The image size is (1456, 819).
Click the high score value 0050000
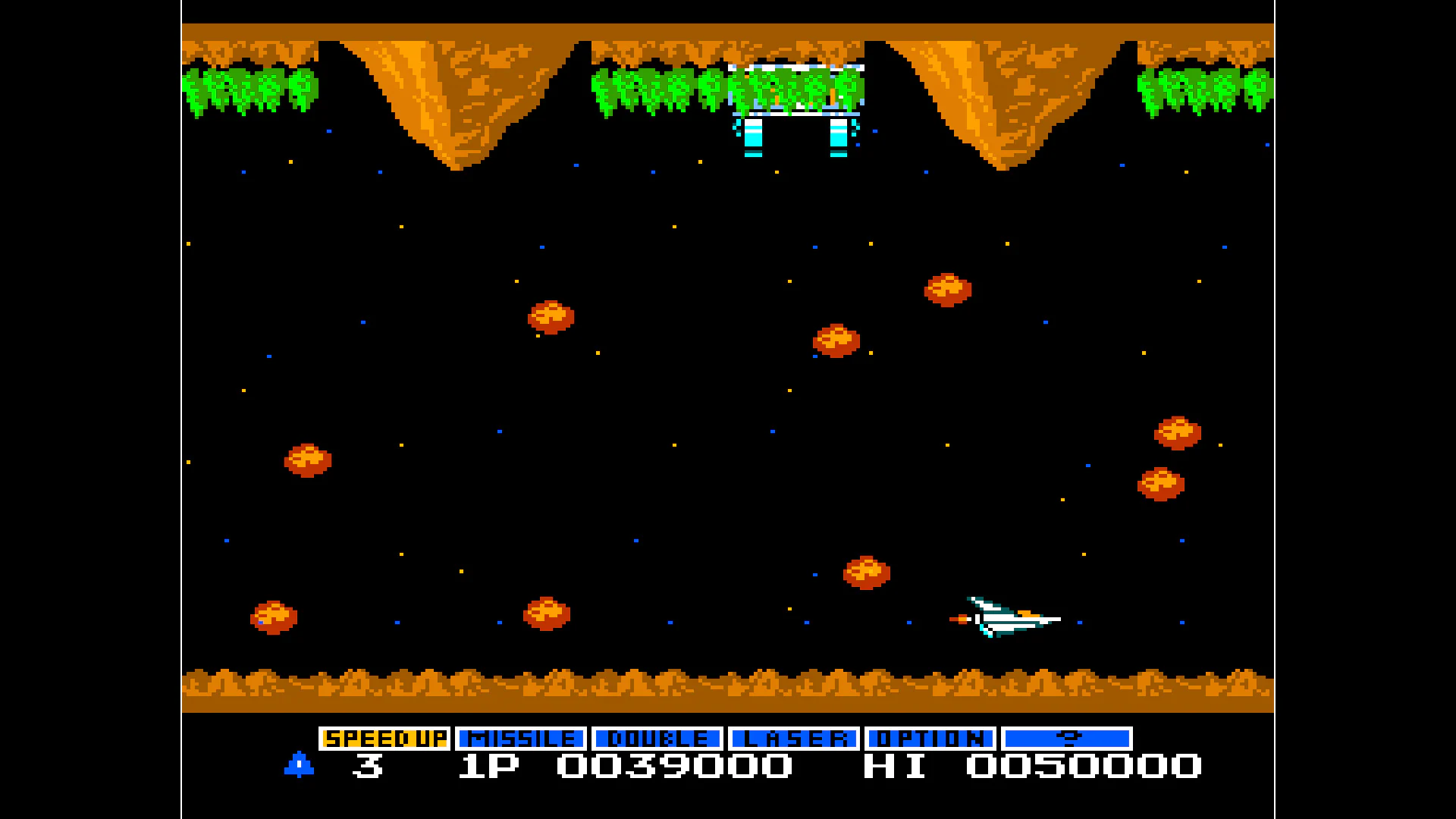point(1084,767)
